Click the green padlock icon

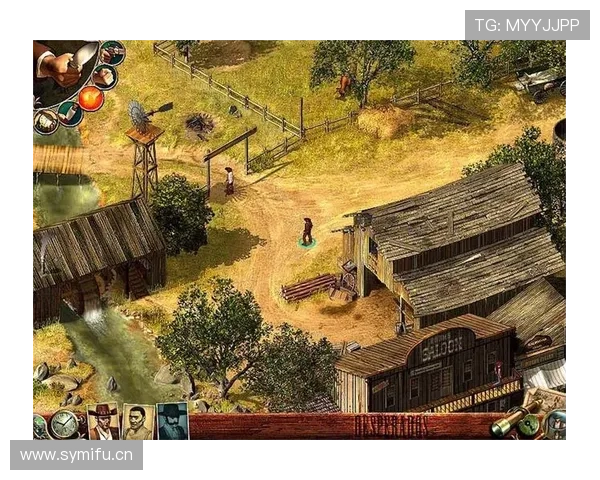click(x=530, y=423)
